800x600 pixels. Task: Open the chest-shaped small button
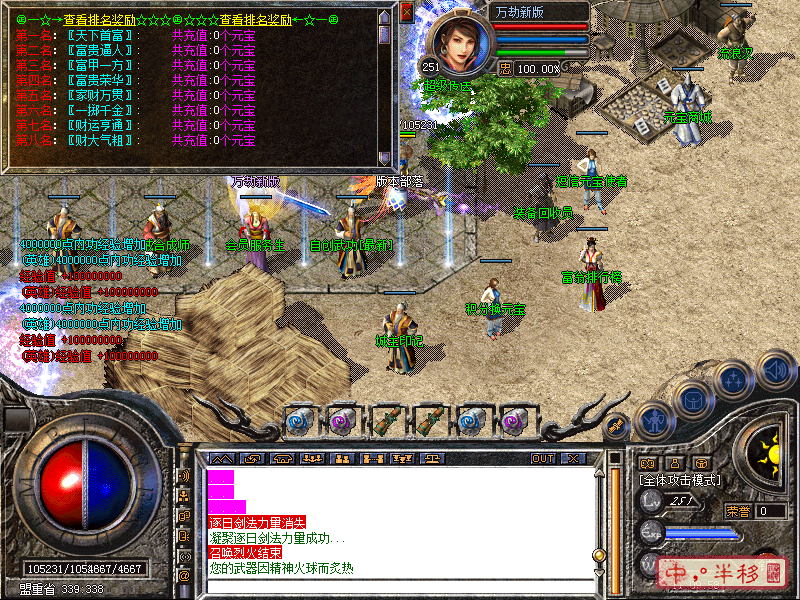(701, 463)
